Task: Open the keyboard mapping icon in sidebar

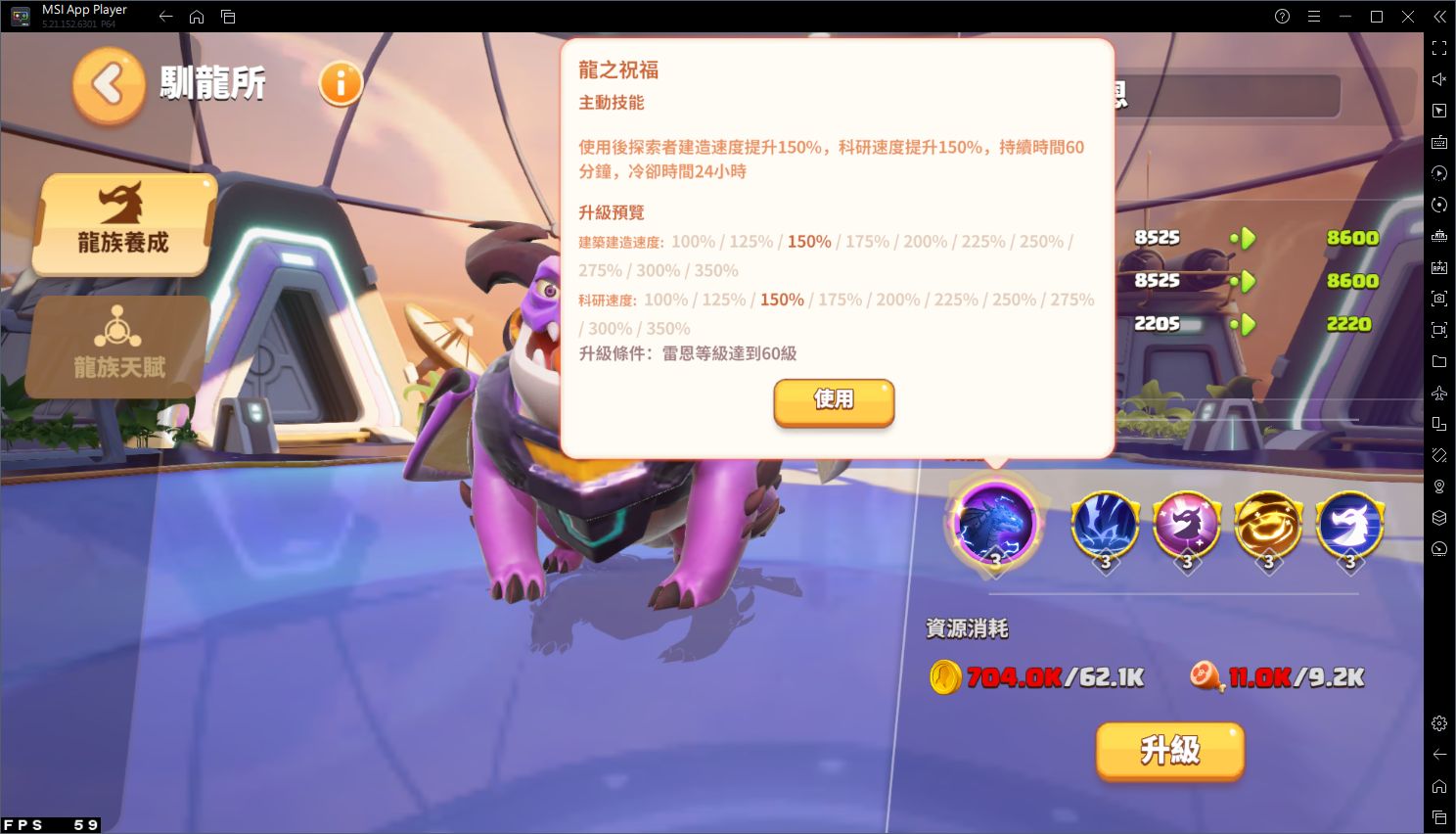Action: 1438,142
